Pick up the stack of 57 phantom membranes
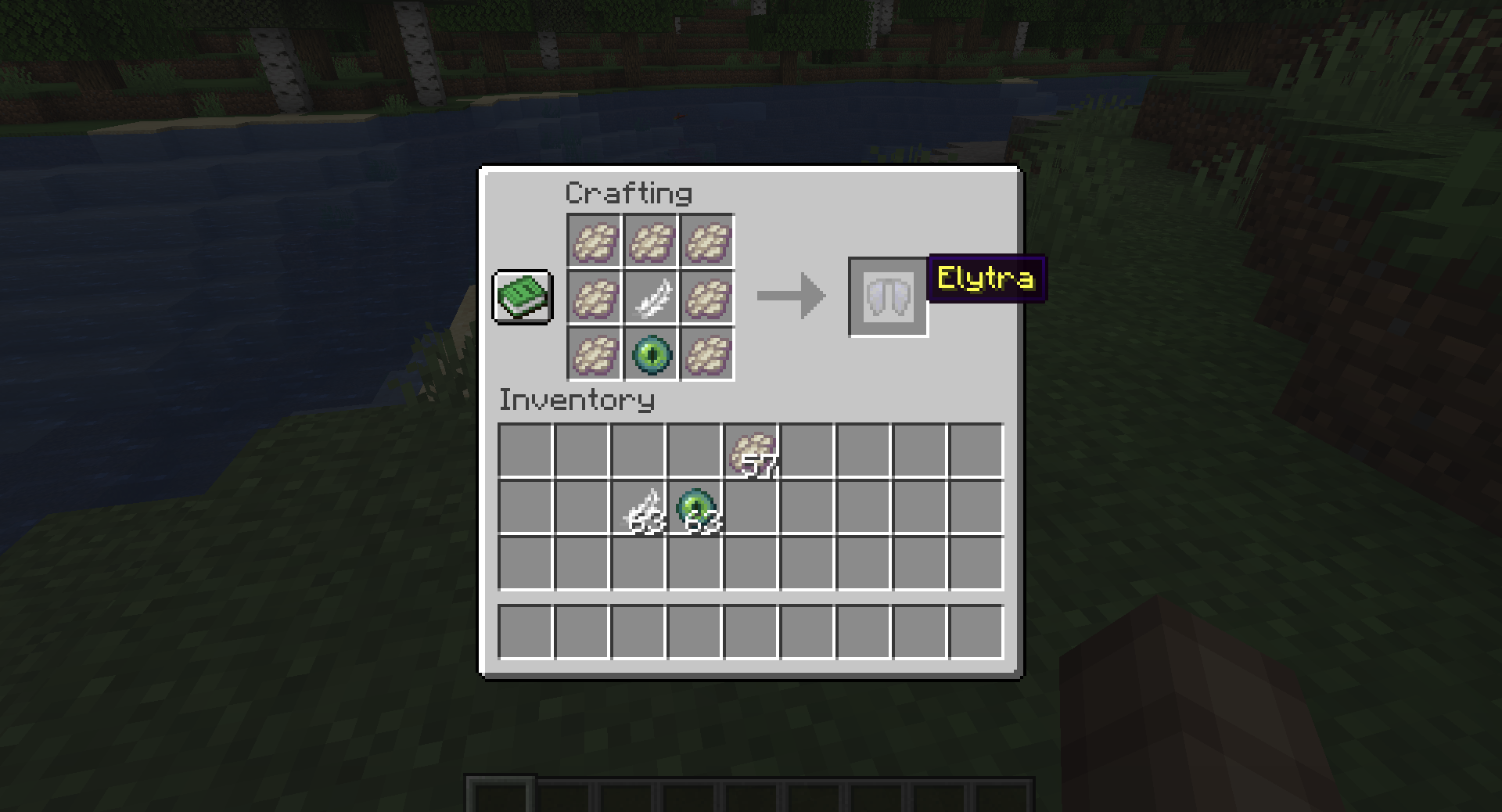1502x812 pixels. point(752,451)
